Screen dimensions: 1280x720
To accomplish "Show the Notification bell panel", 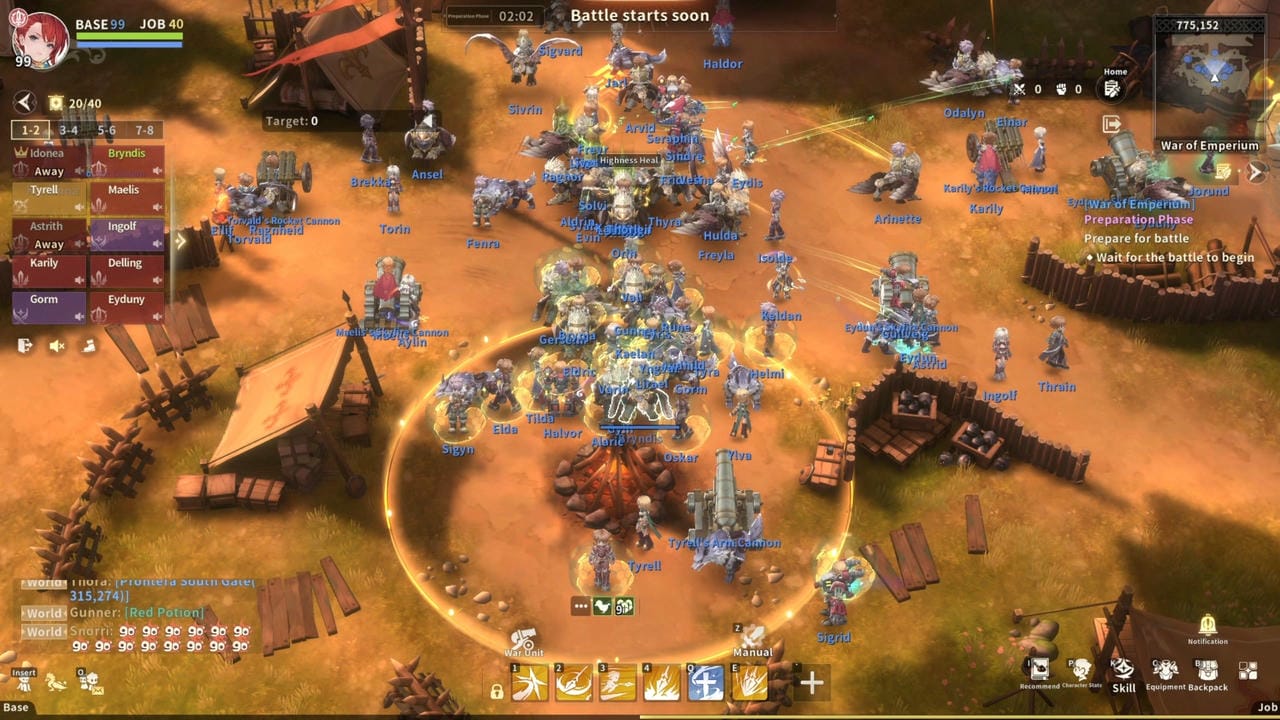I will [x=1207, y=626].
